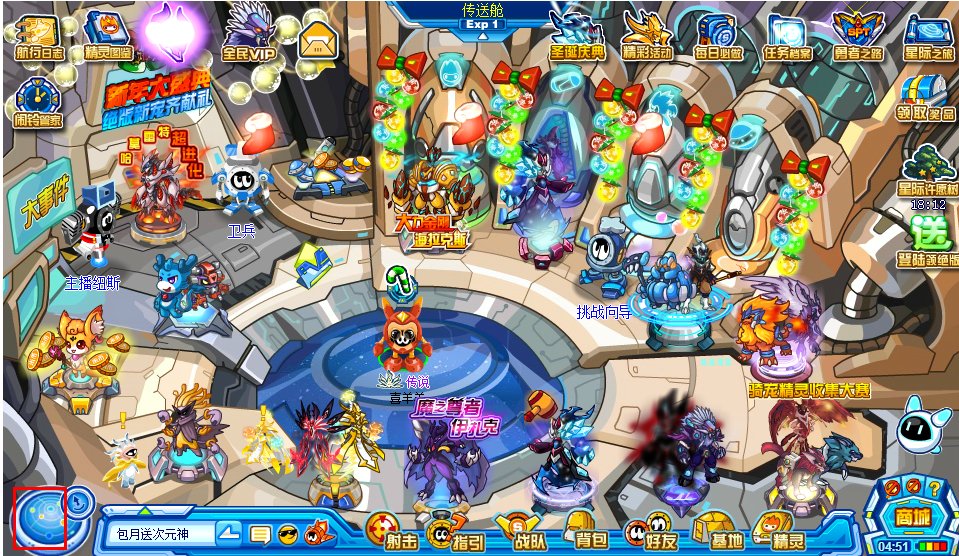
Task: Open the mail envelope icon
Action: [x=317, y=40]
